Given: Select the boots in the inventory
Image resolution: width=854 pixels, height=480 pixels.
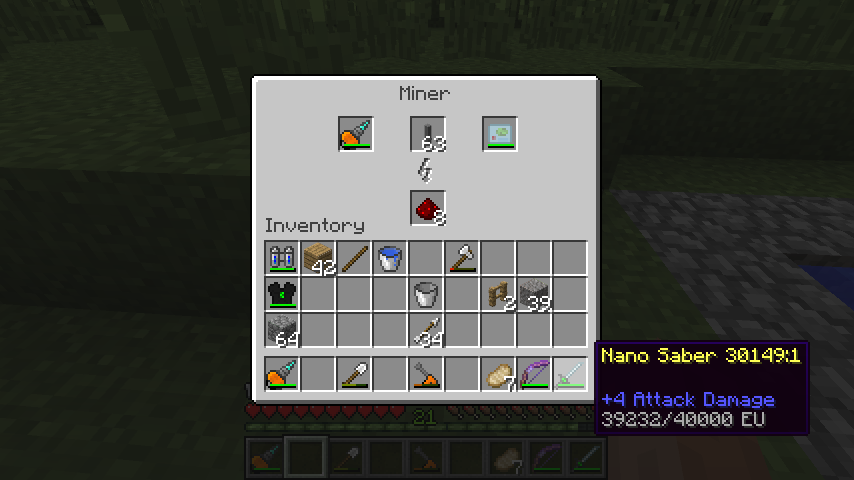Looking at the screenshot, I should (282, 258).
